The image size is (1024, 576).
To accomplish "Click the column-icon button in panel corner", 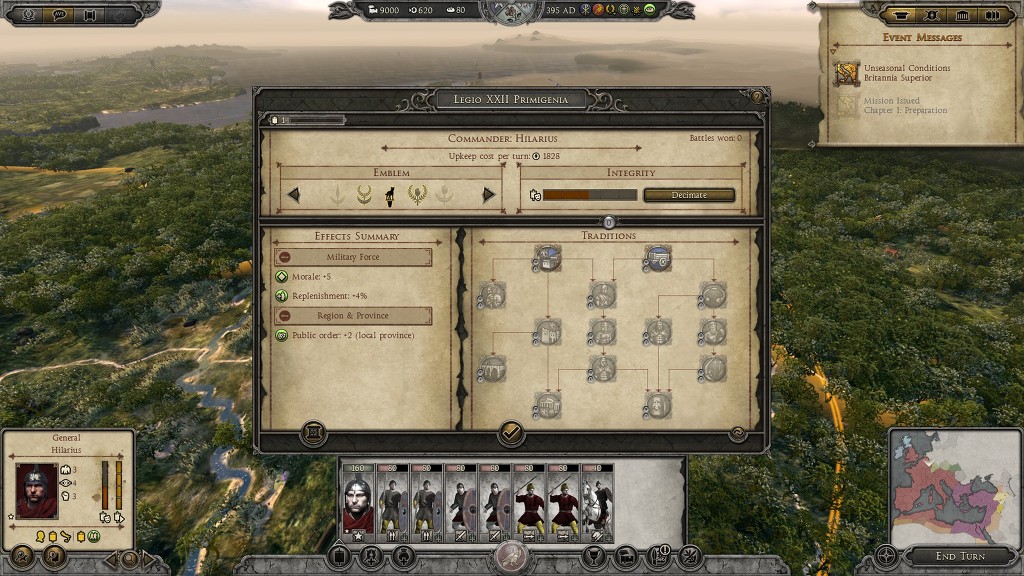I will [x=313, y=433].
